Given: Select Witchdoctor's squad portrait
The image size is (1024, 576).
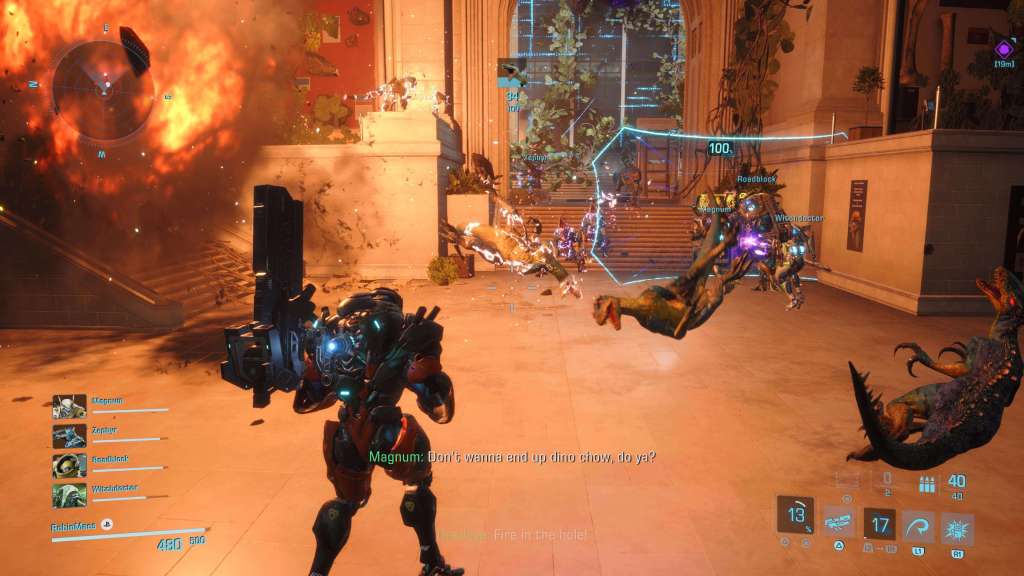Looking at the screenshot, I should pos(69,496).
